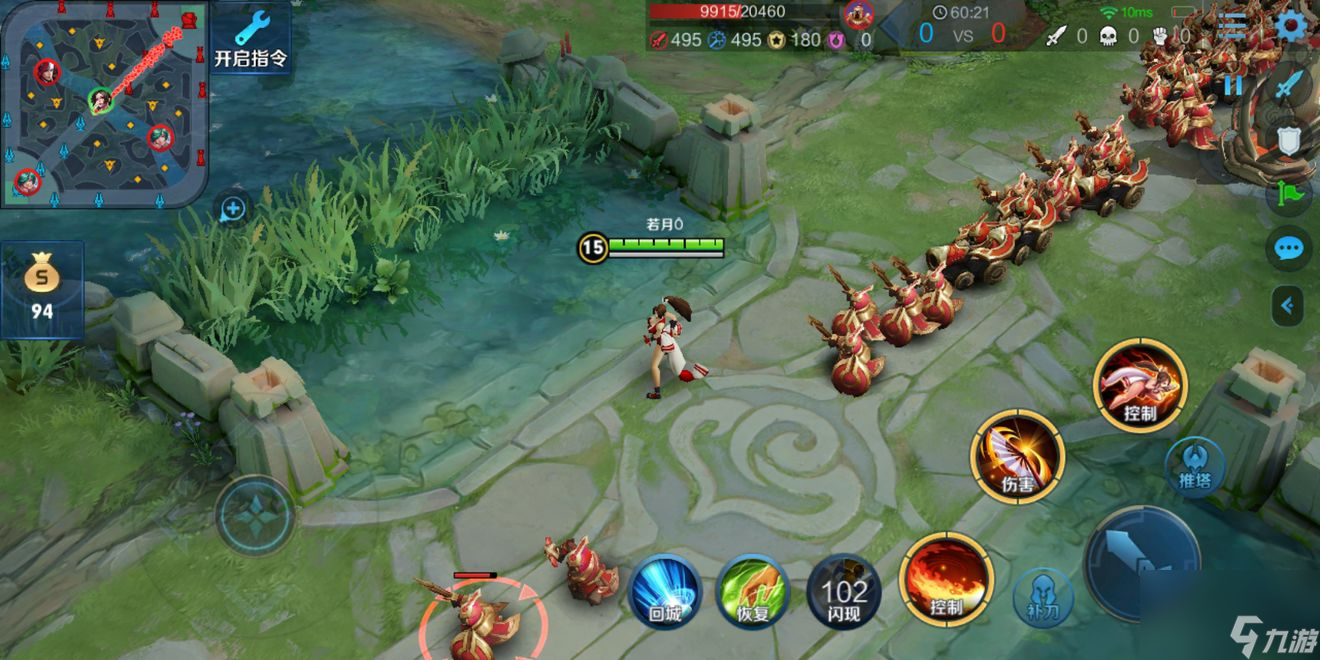Activate the green 恢复 heal skill
Viewport: 1320px width, 660px height.
click(753, 591)
